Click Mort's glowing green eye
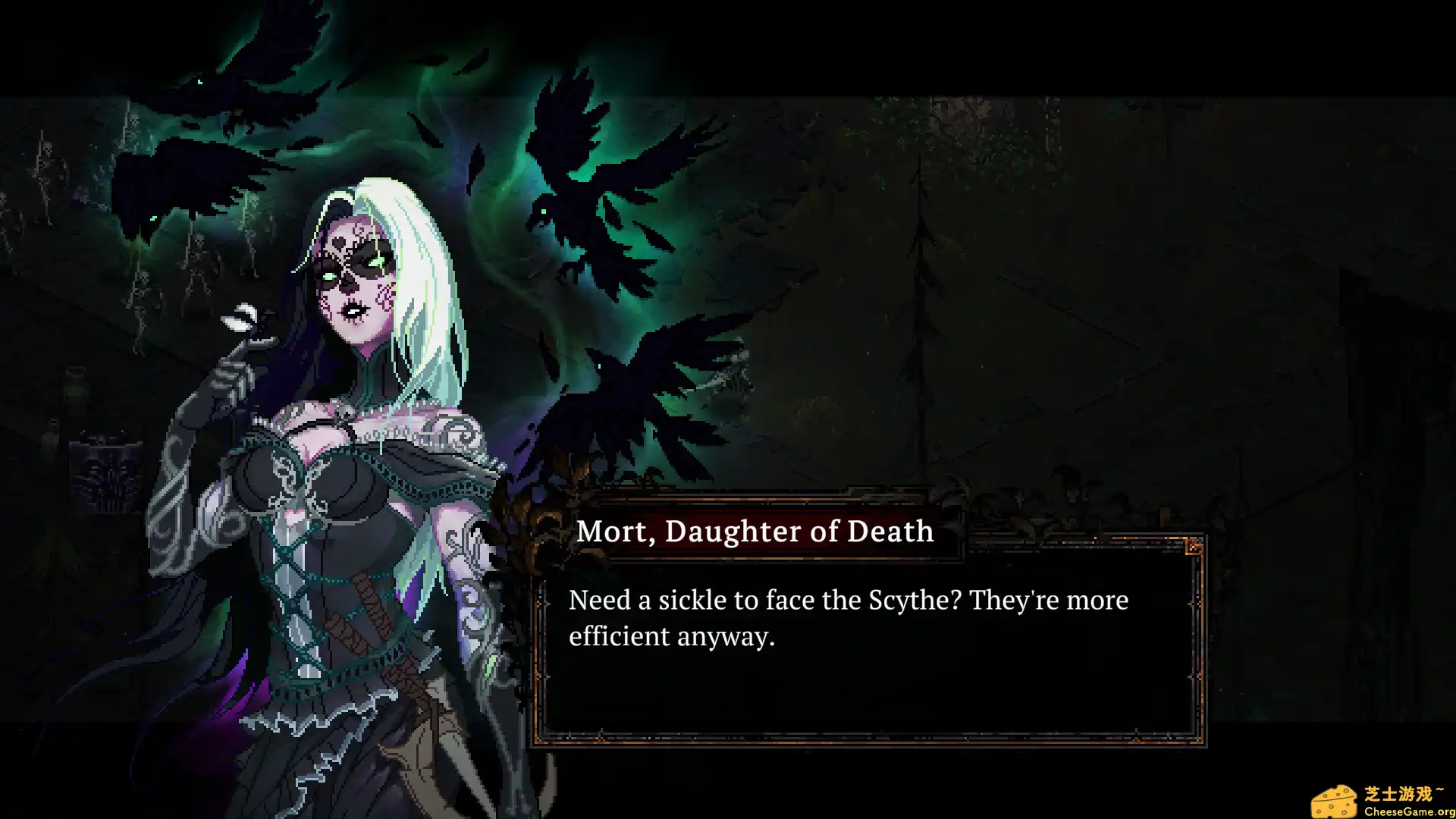The height and width of the screenshot is (819, 1456). point(376,262)
